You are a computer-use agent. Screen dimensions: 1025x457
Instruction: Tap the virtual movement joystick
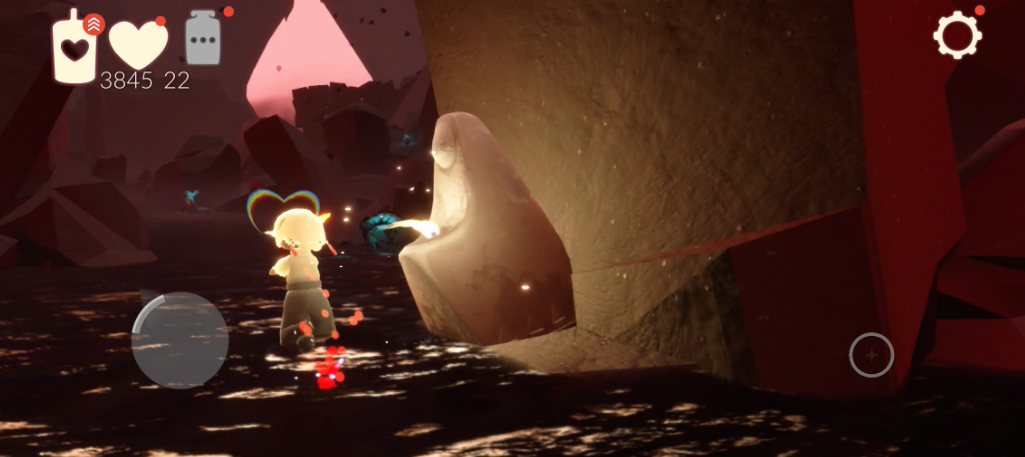click(x=180, y=340)
